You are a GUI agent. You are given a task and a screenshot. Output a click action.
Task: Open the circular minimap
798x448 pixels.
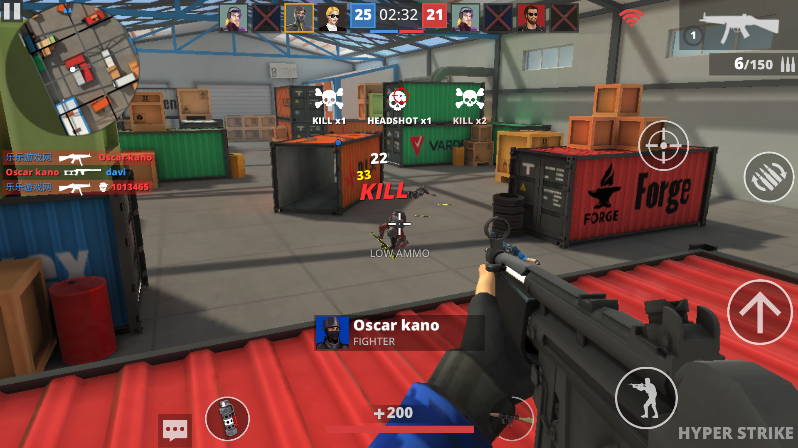[75, 70]
